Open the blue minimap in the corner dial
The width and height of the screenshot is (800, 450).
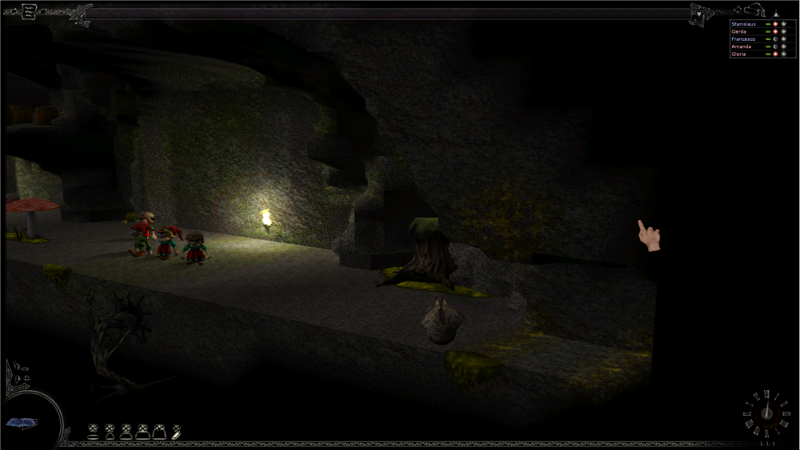tap(20, 423)
